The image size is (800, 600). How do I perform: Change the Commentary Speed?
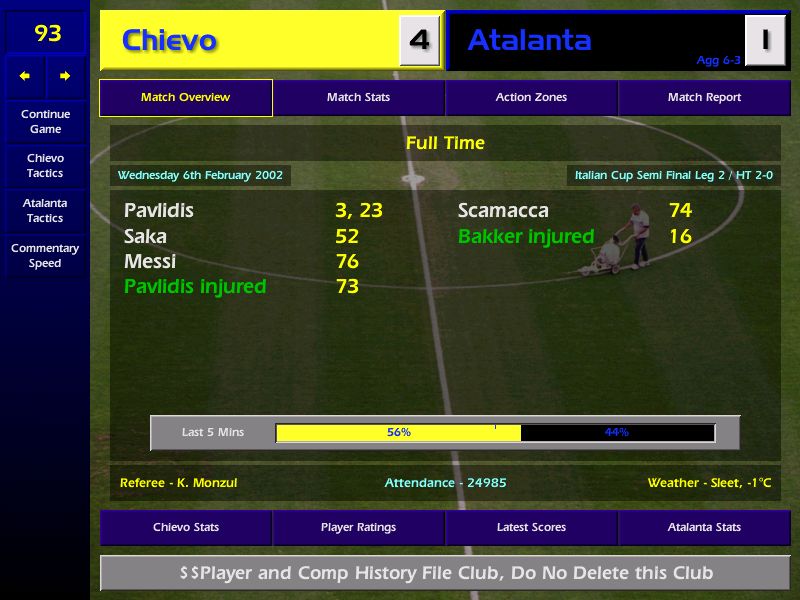point(45,255)
